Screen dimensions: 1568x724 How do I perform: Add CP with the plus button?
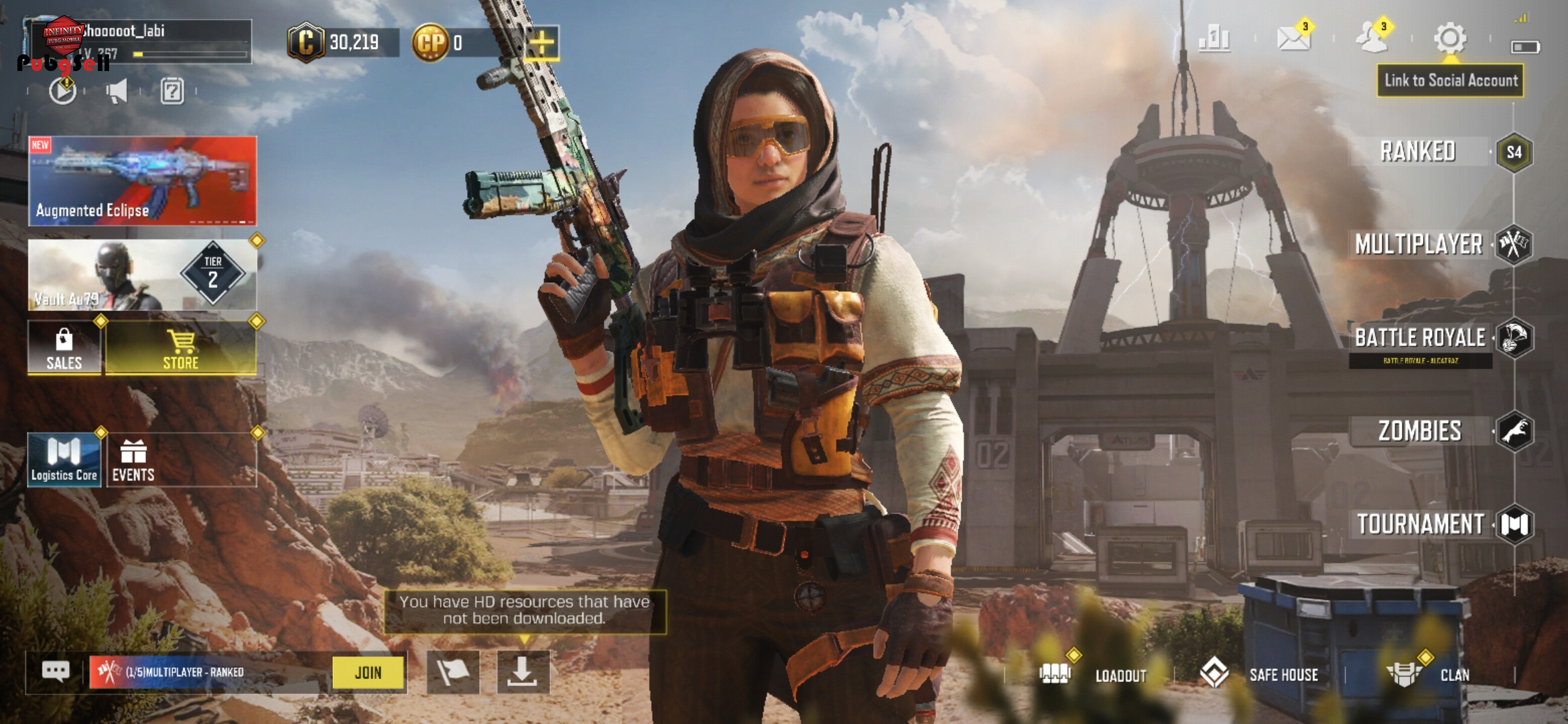point(541,43)
